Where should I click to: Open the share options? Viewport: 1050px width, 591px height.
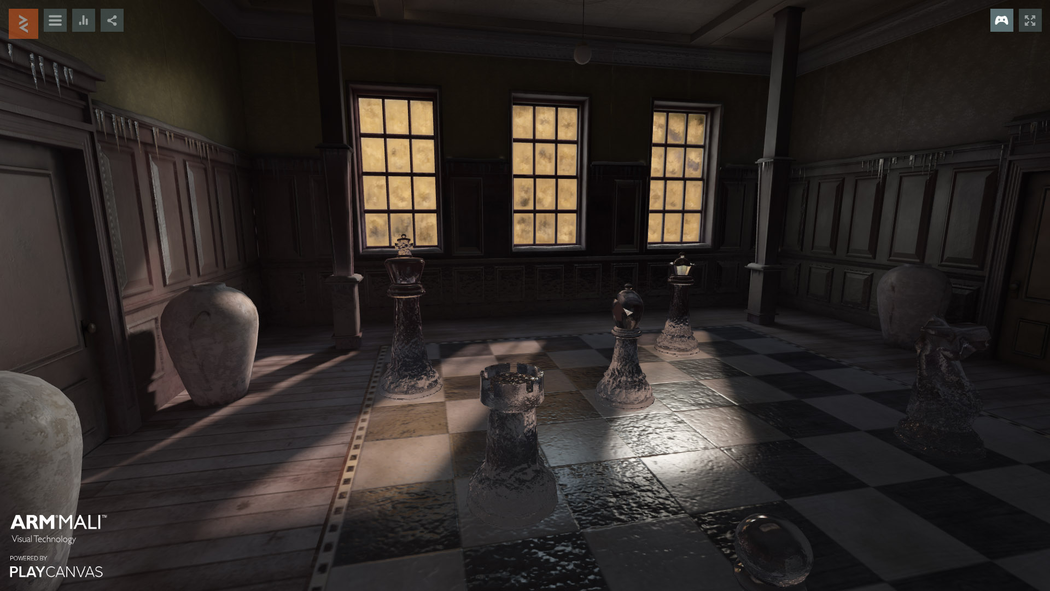point(112,20)
